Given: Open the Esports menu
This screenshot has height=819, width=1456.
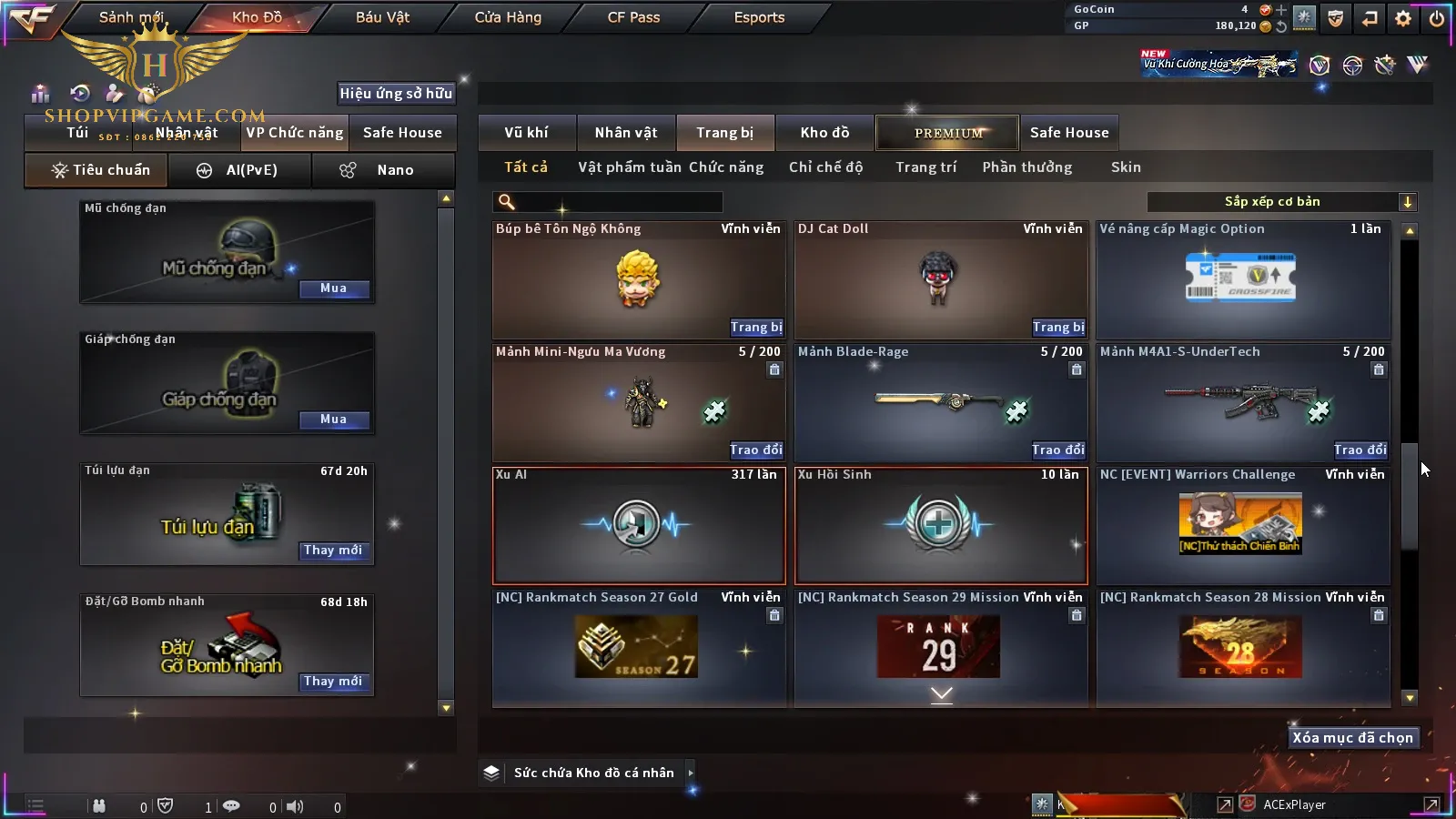Looking at the screenshot, I should [x=759, y=17].
